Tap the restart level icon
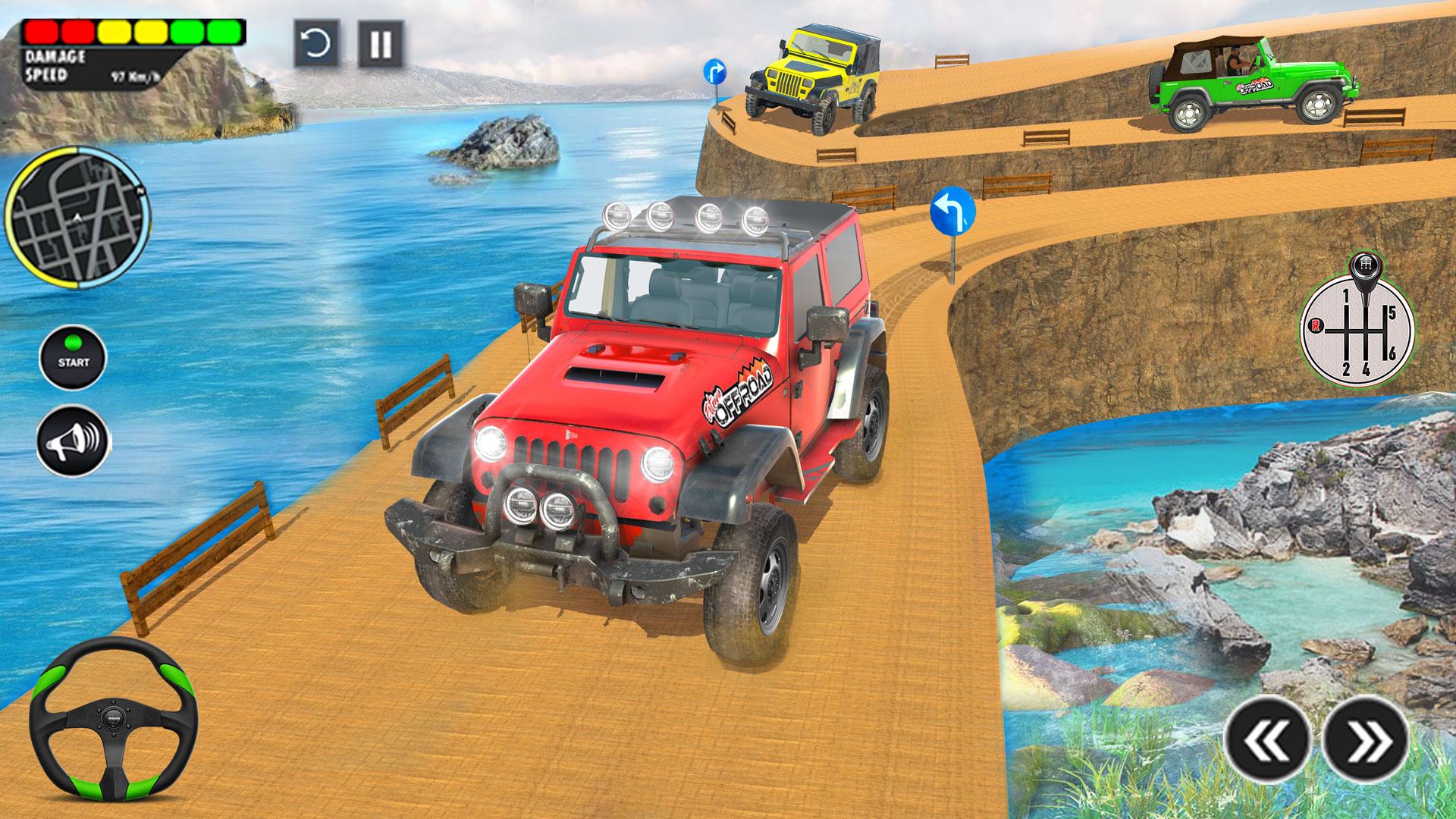1456x819 pixels. (x=315, y=43)
